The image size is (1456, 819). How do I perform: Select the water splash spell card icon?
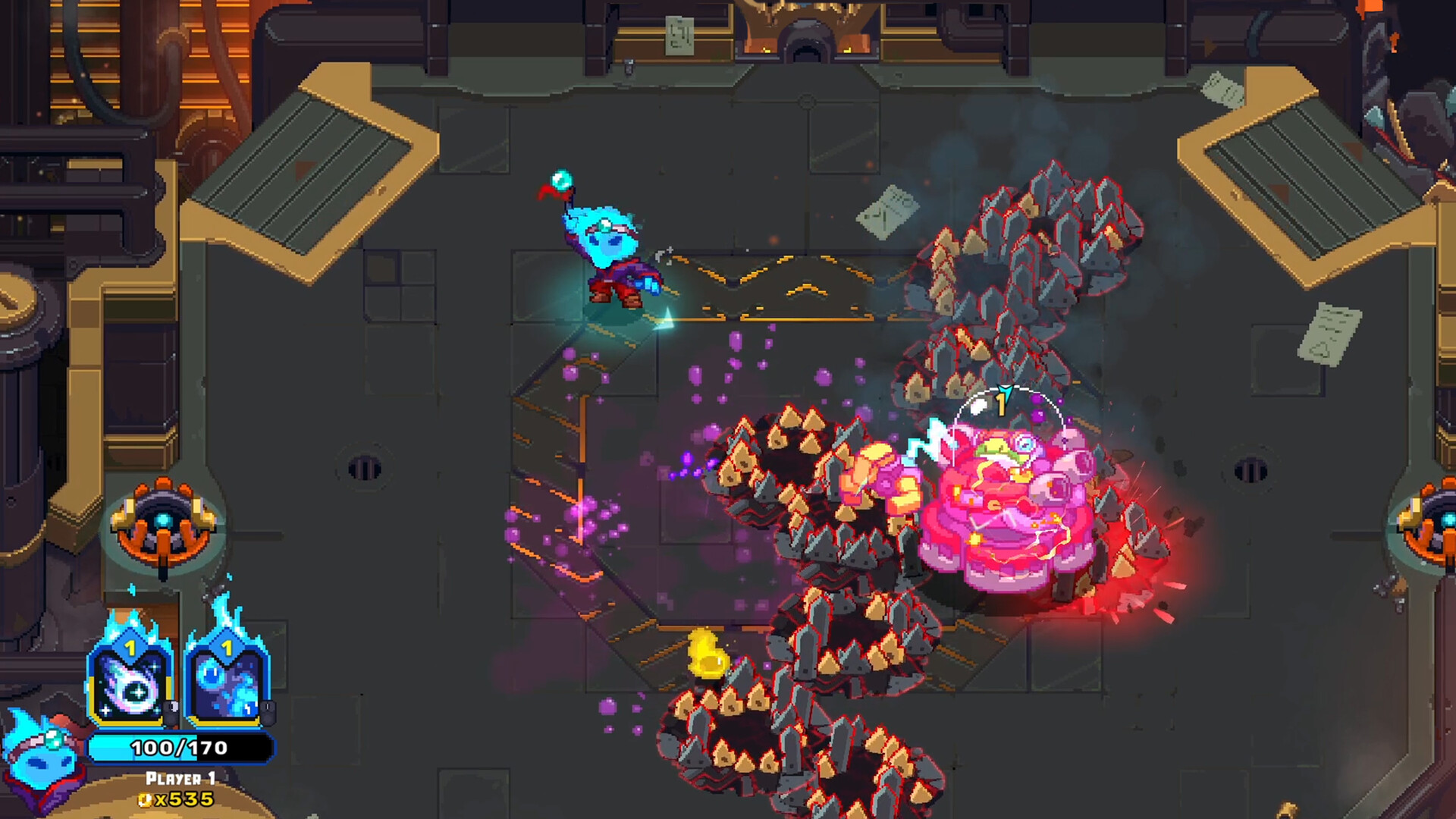point(226,685)
